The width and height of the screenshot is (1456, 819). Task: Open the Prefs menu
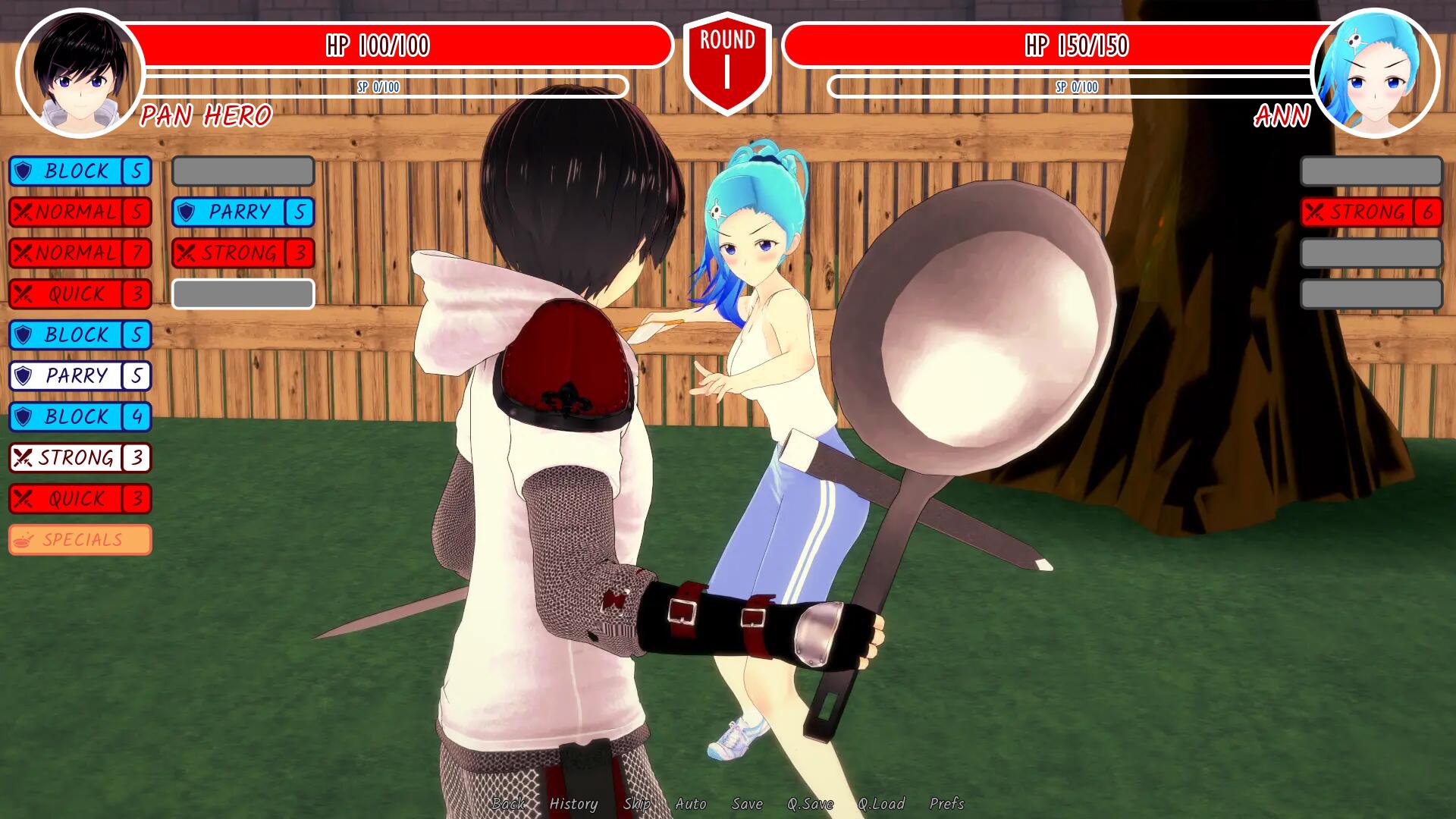click(947, 804)
